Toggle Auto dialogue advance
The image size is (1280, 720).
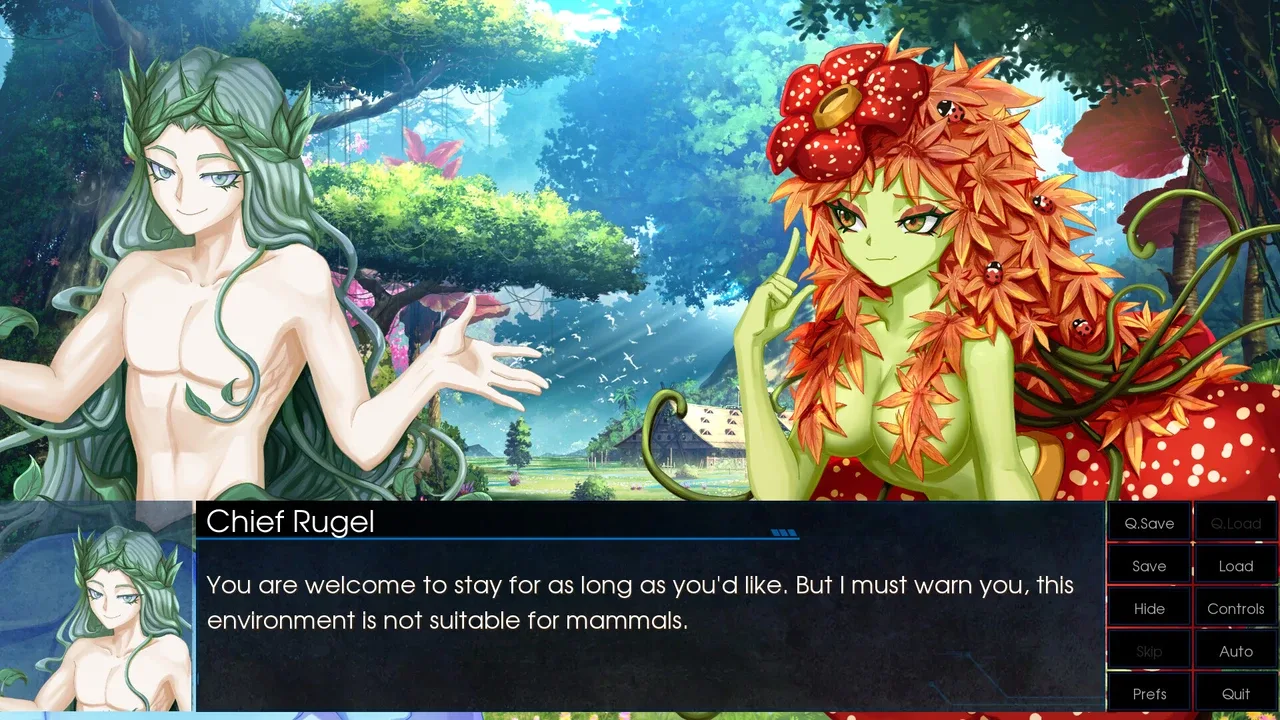1236,651
